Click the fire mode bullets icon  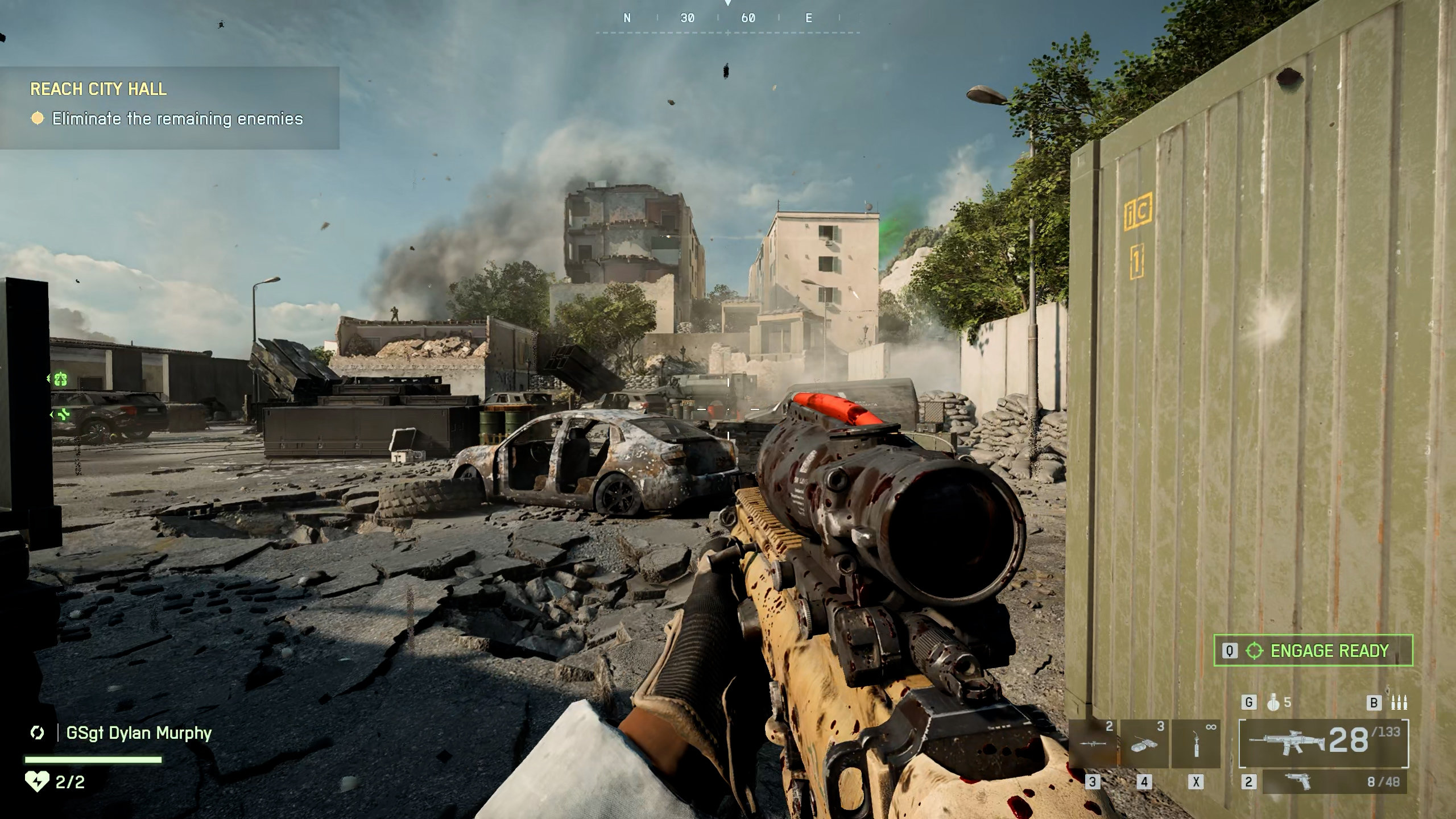coord(1399,703)
